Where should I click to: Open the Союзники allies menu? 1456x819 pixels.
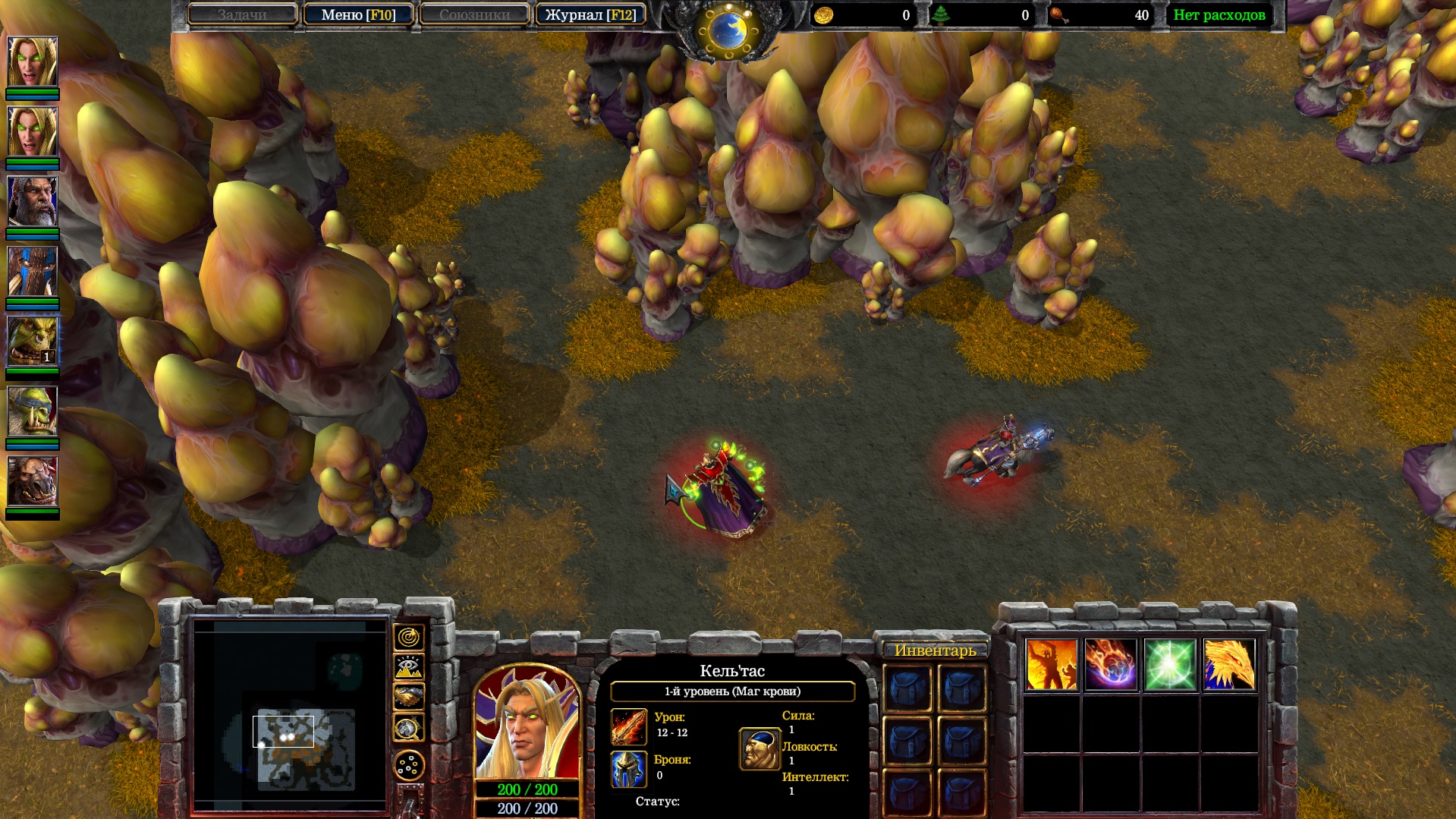474,14
